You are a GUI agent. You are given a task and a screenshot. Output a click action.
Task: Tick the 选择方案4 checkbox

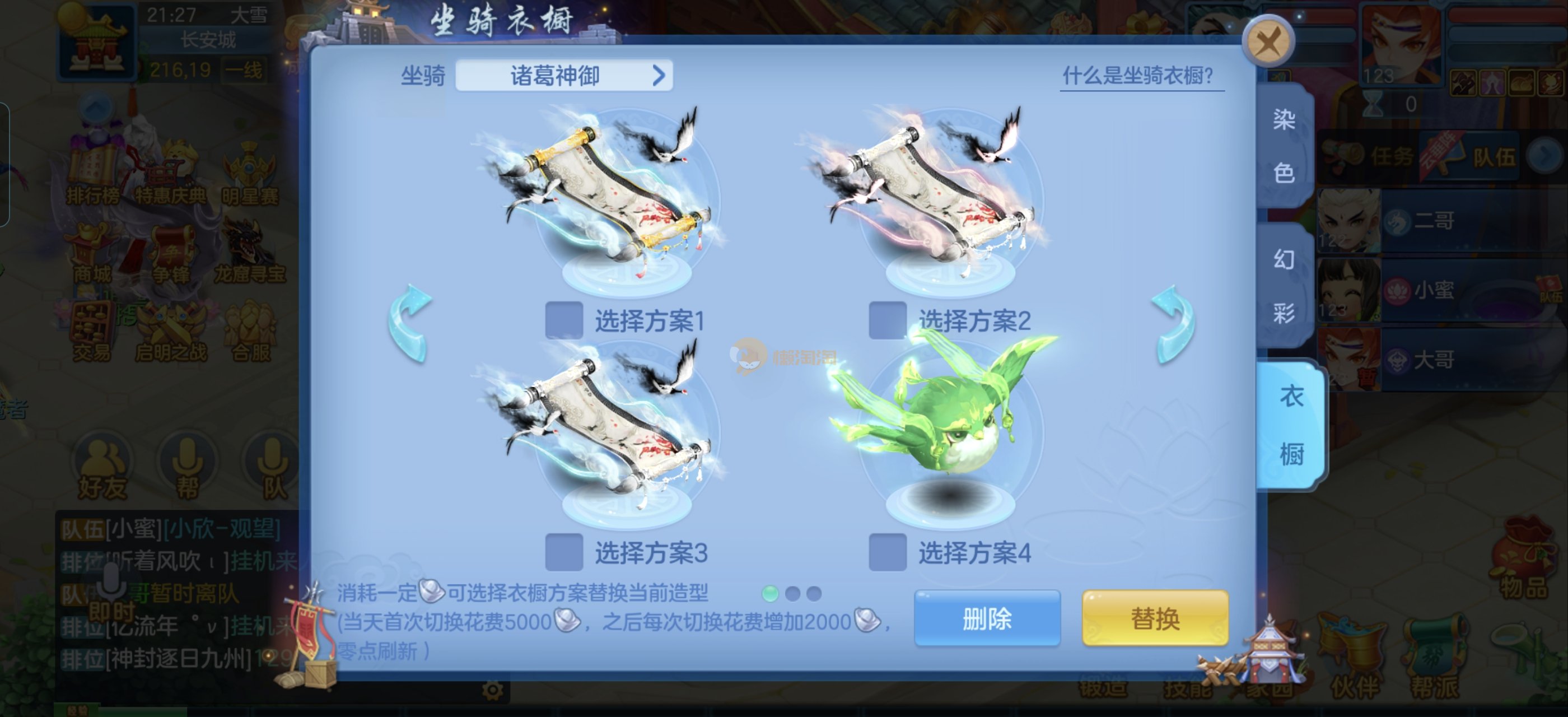[x=887, y=552]
